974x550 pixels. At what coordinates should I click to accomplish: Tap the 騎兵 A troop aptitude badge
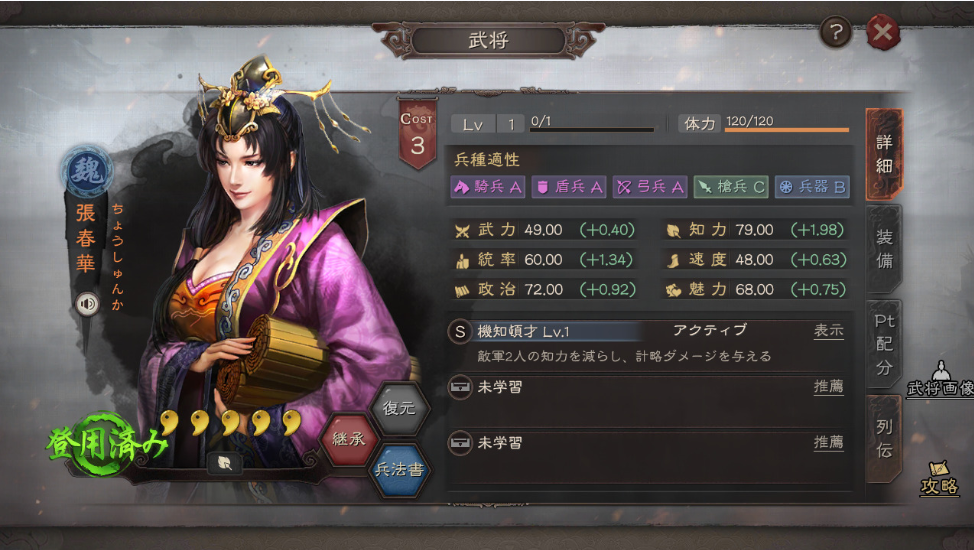489,186
